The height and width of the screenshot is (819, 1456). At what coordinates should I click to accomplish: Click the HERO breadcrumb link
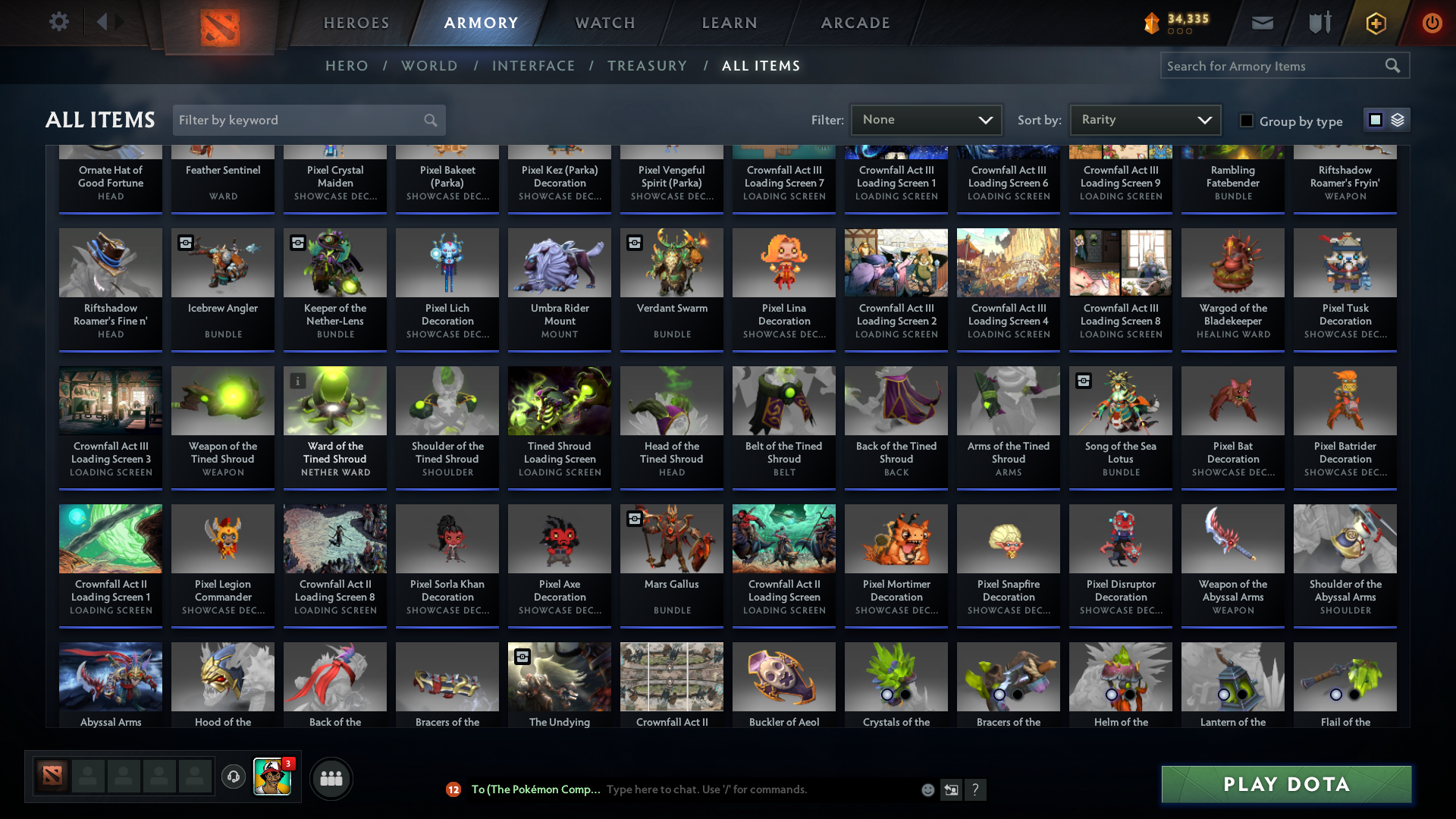click(347, 66)
